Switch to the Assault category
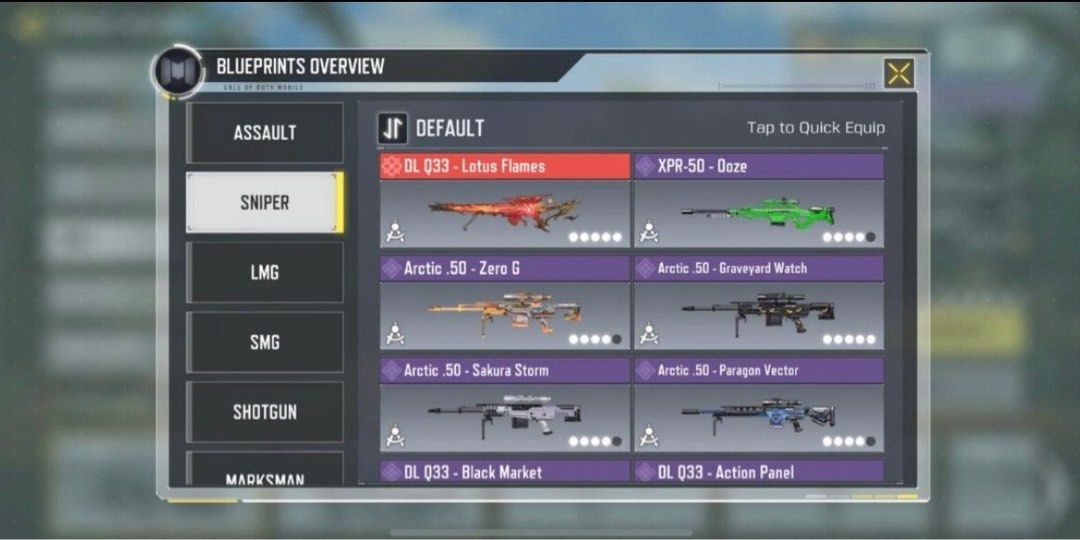 [265, 133]
